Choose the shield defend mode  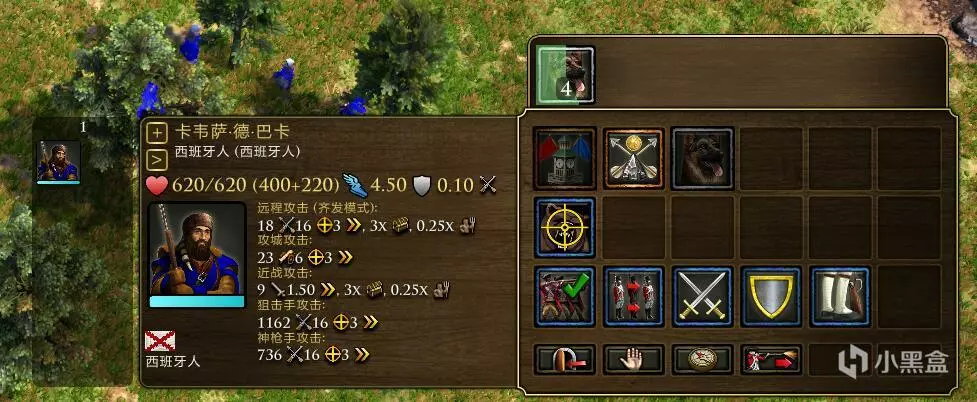coord(771,296)
